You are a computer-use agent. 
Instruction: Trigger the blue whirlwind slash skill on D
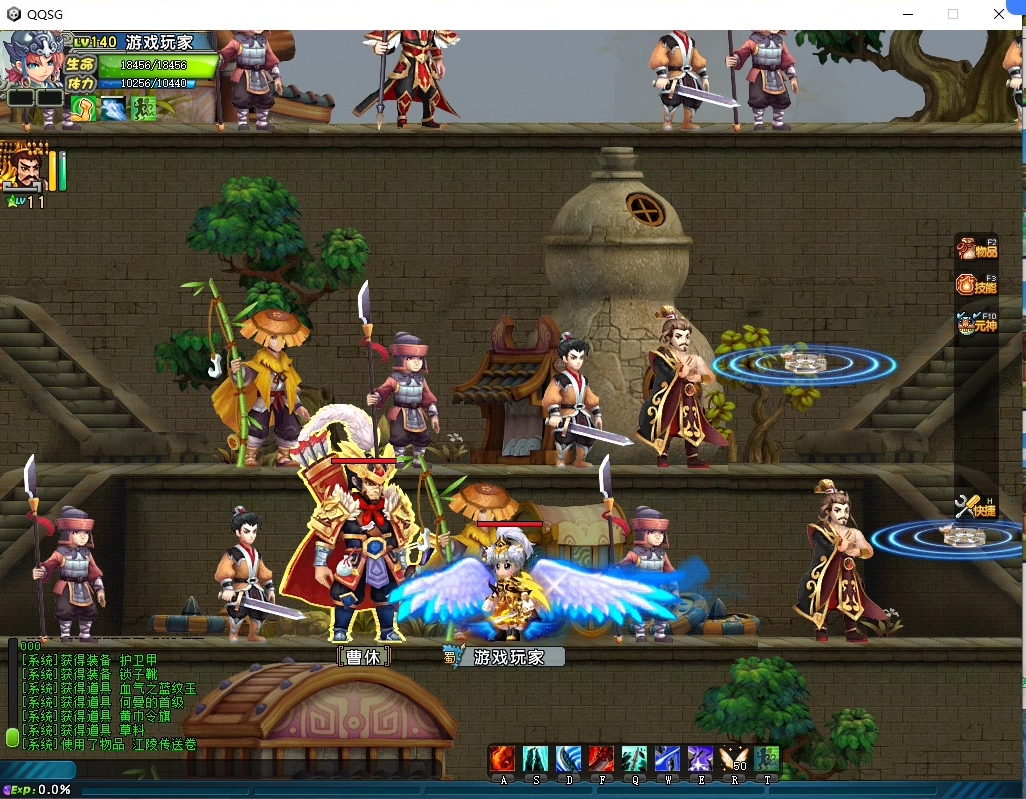[x=568, y=758]
